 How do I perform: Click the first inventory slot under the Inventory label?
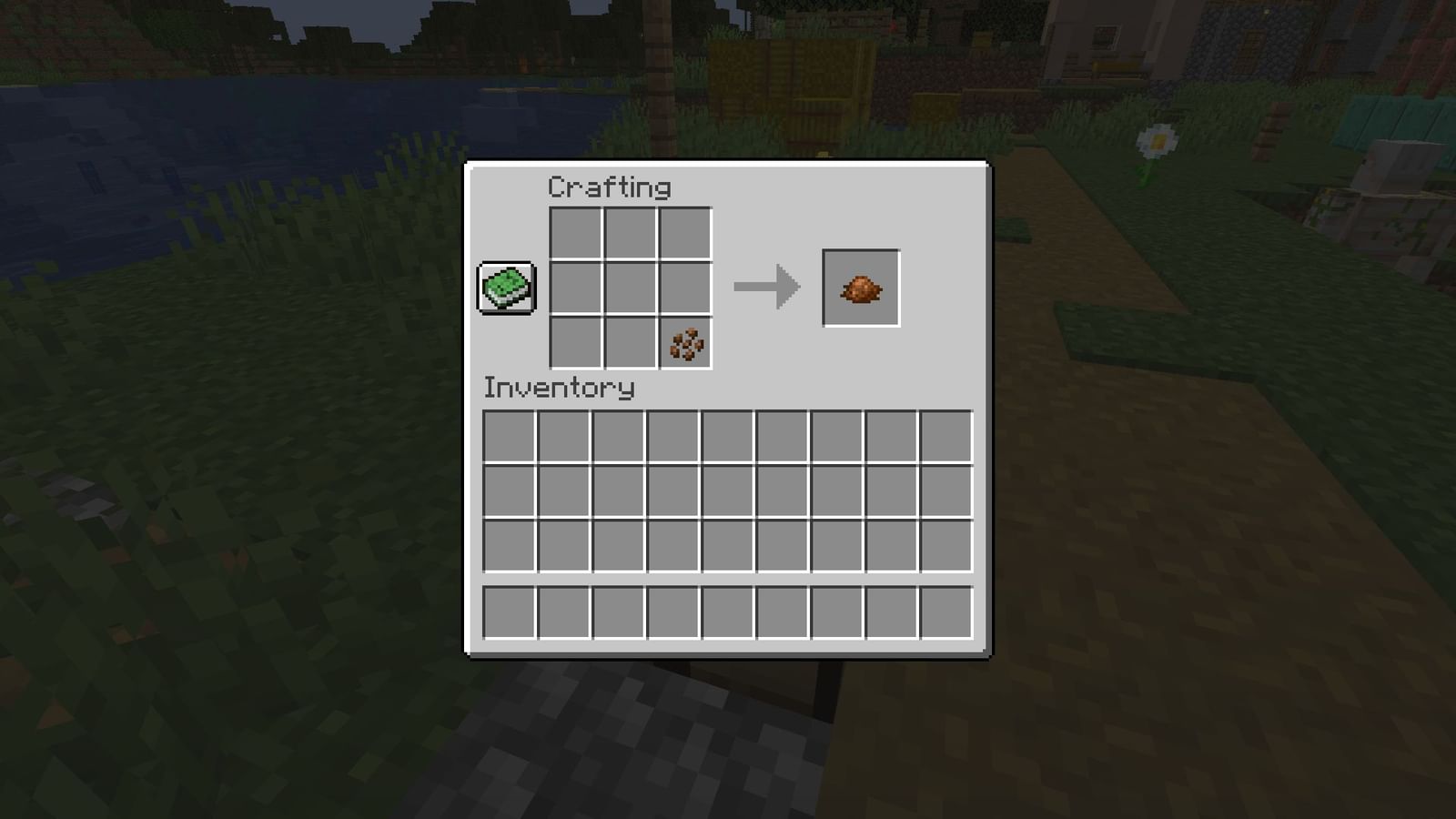pyautogui.click(x=510, y=437)
